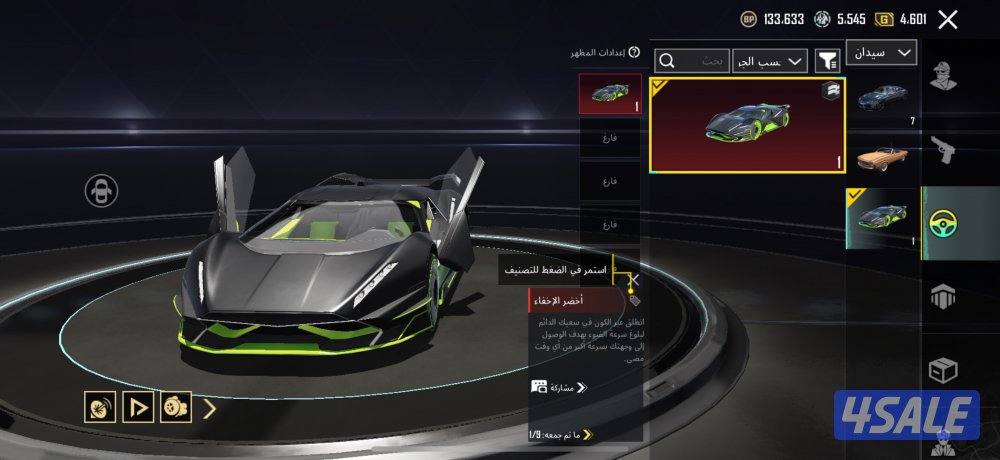Expand more preview options with the arrow
Viewport: 1000px width, 460px height.
pyautogui.click(x=210, y=407)
